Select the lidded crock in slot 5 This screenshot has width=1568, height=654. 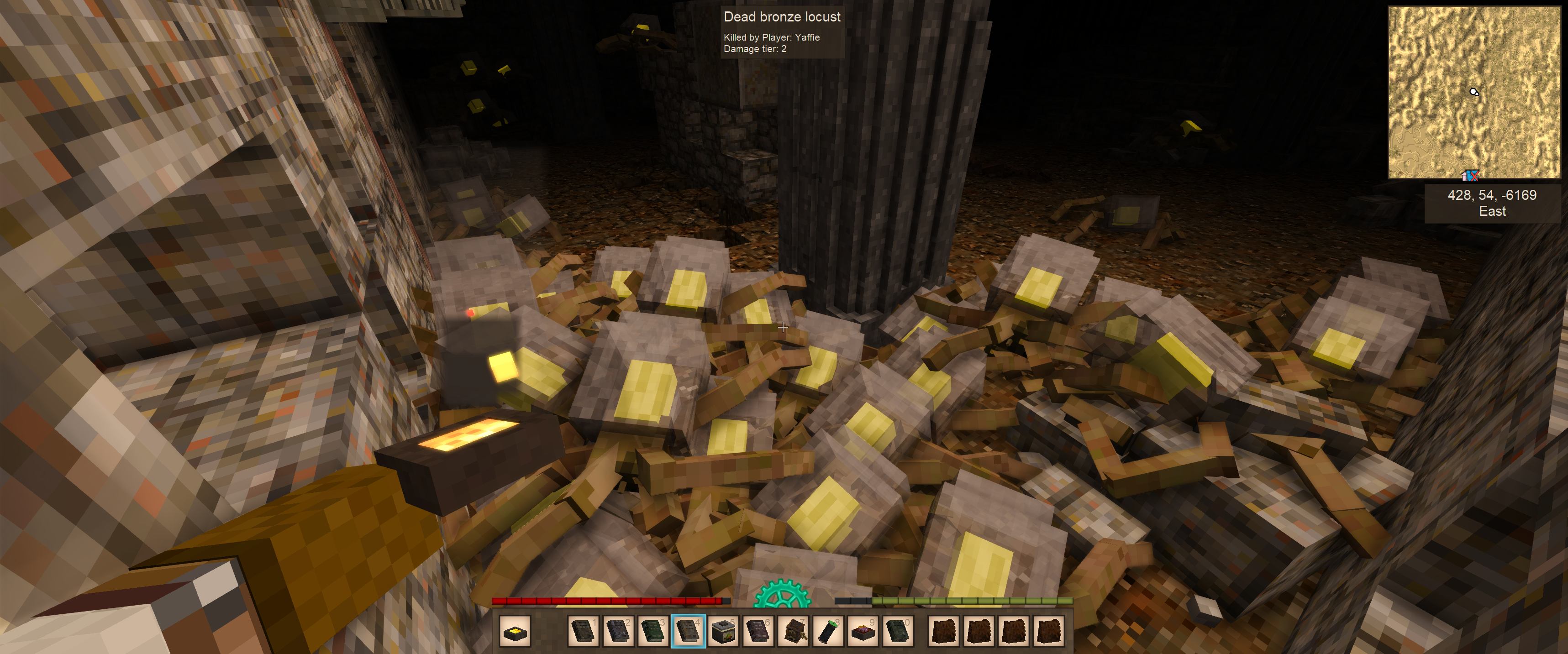click(723, 632)
